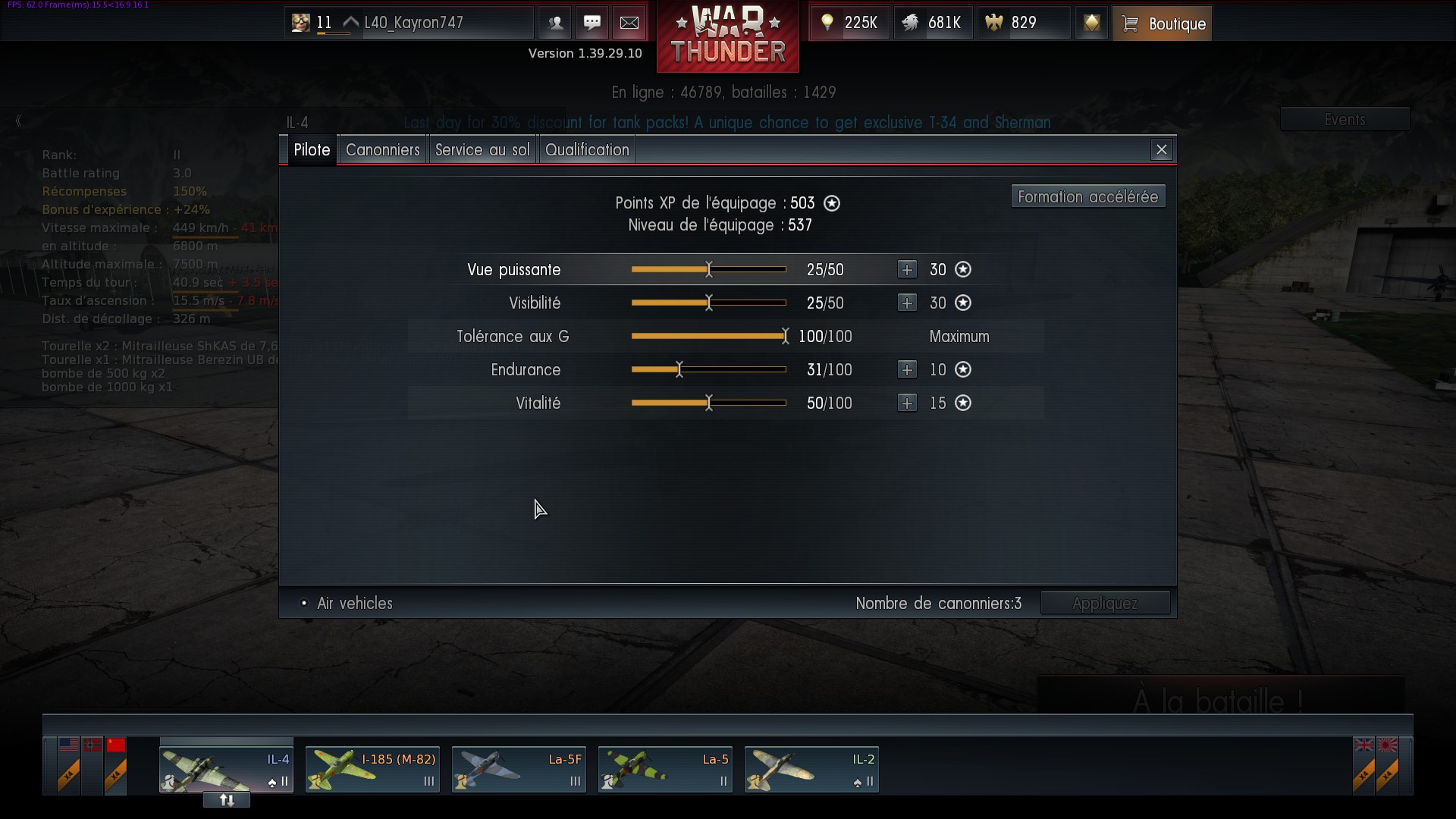Screen dimensions: 1456x819
Task: Increase Vitalité with the plus button
Action: (907, 403)
